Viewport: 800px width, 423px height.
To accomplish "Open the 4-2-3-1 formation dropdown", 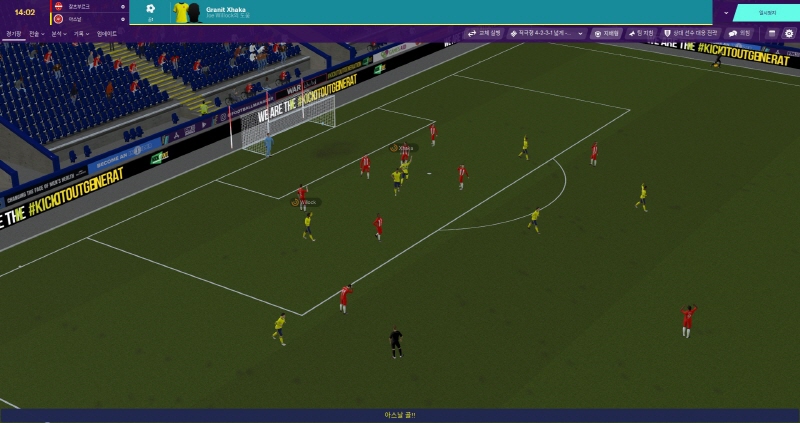I will tap(547, 33).
